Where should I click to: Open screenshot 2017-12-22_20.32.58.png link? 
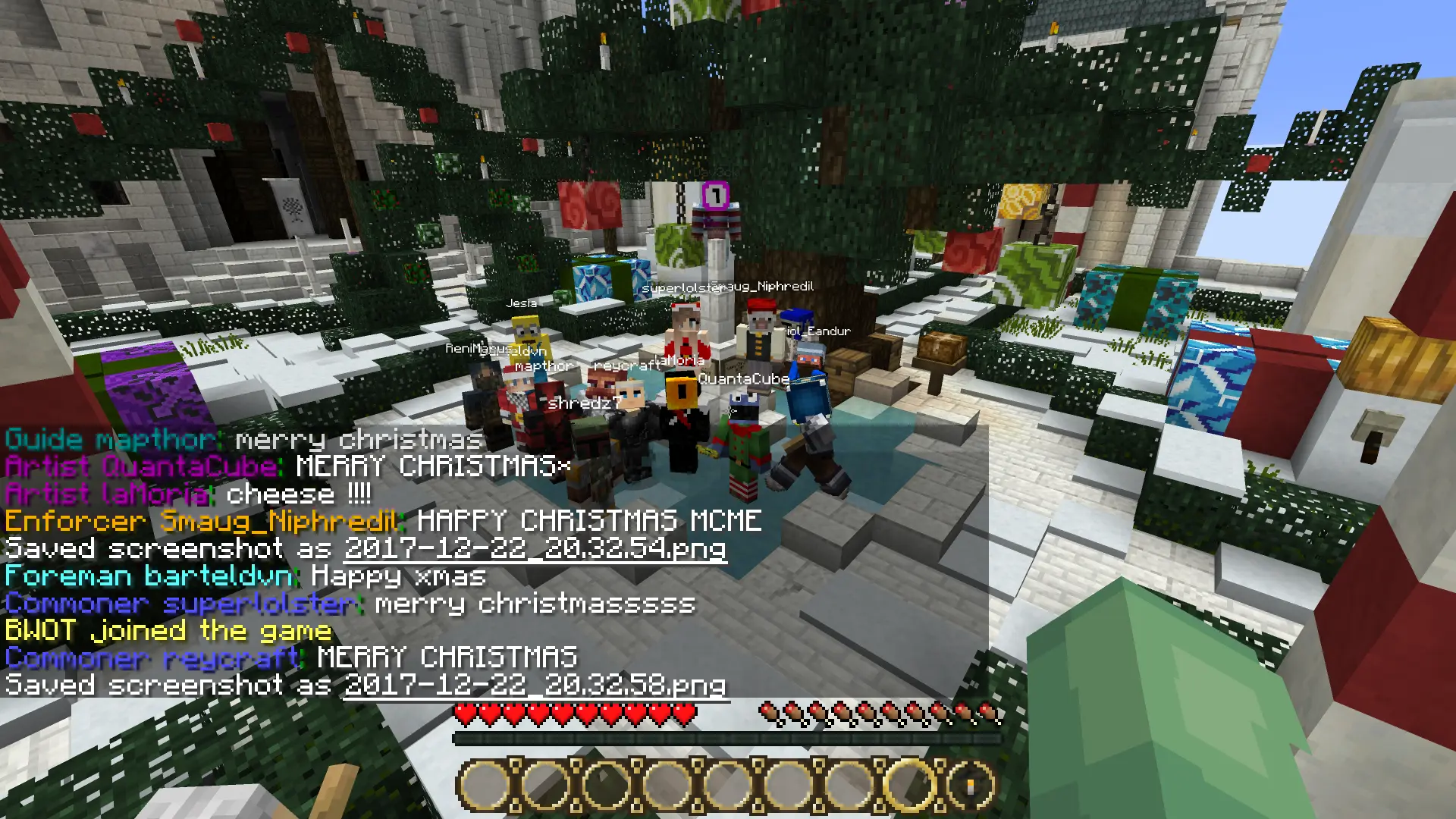point(535,686)
